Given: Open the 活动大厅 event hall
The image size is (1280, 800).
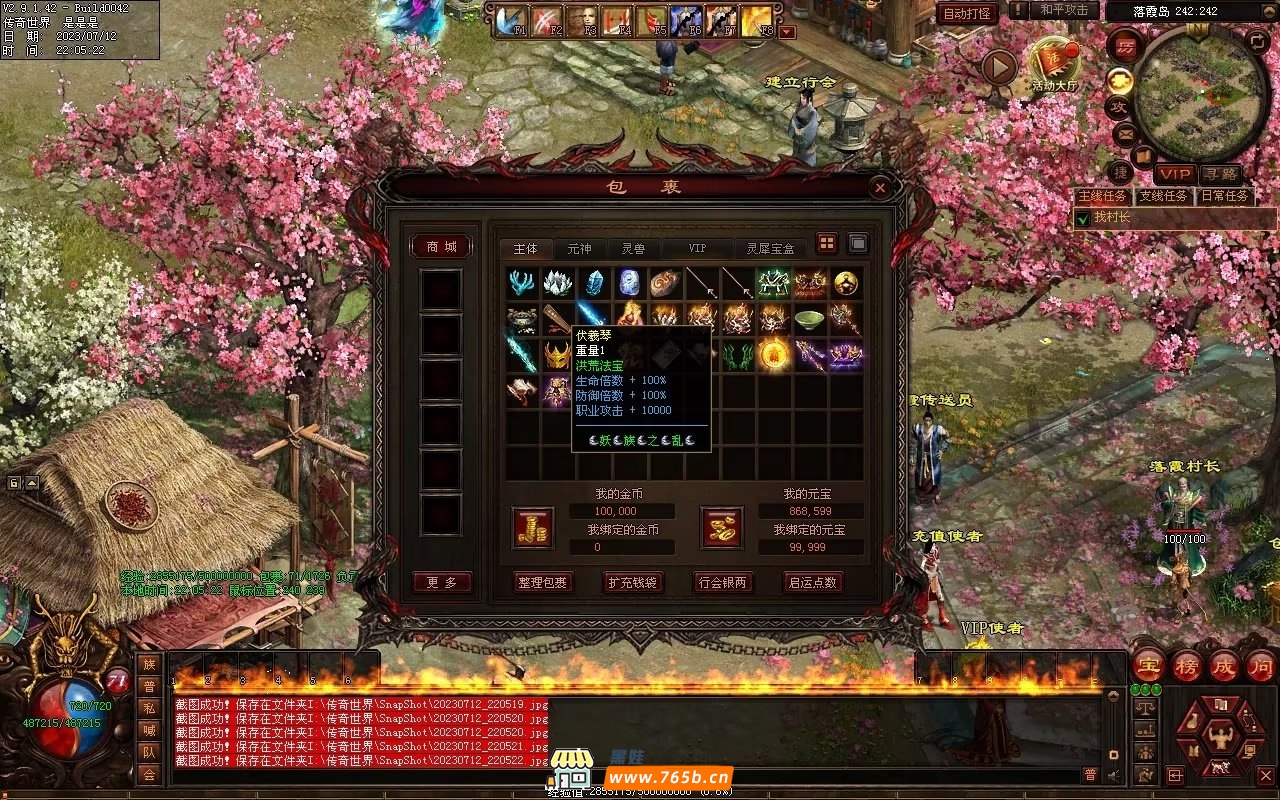Looking at the screenshot, I should coord(1055,65).
